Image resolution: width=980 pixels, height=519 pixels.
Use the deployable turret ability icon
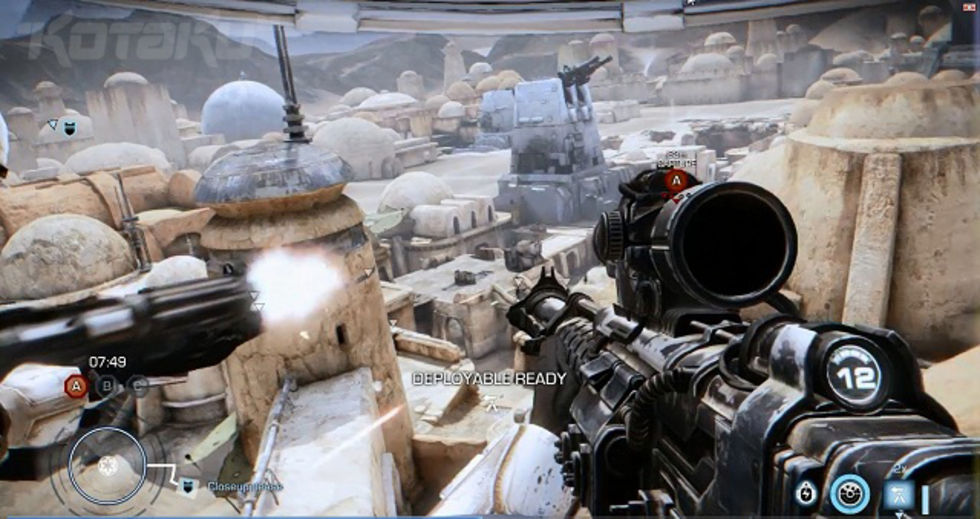(897, 494)
